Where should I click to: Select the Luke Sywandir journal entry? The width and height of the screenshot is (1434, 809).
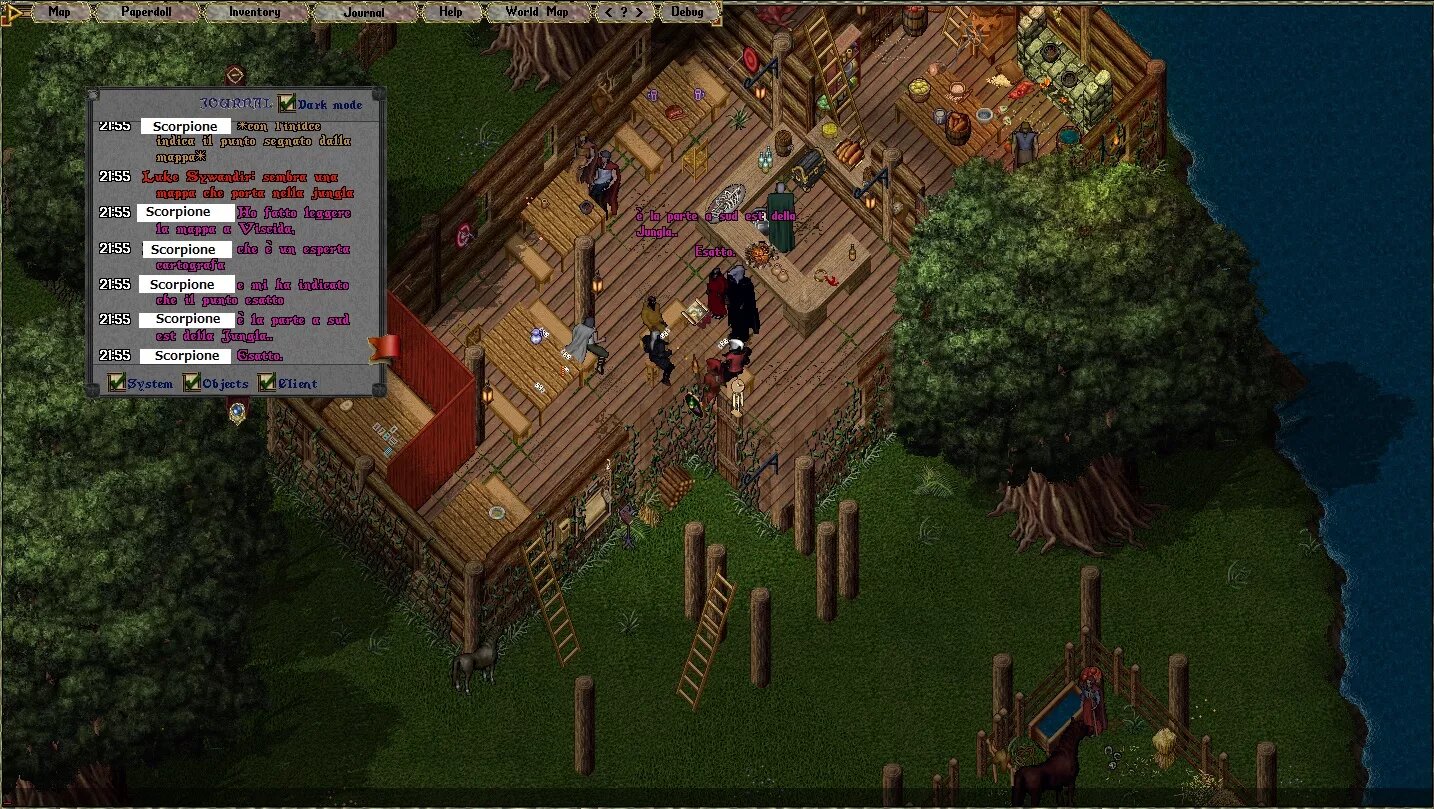click(x=248, y=184)
